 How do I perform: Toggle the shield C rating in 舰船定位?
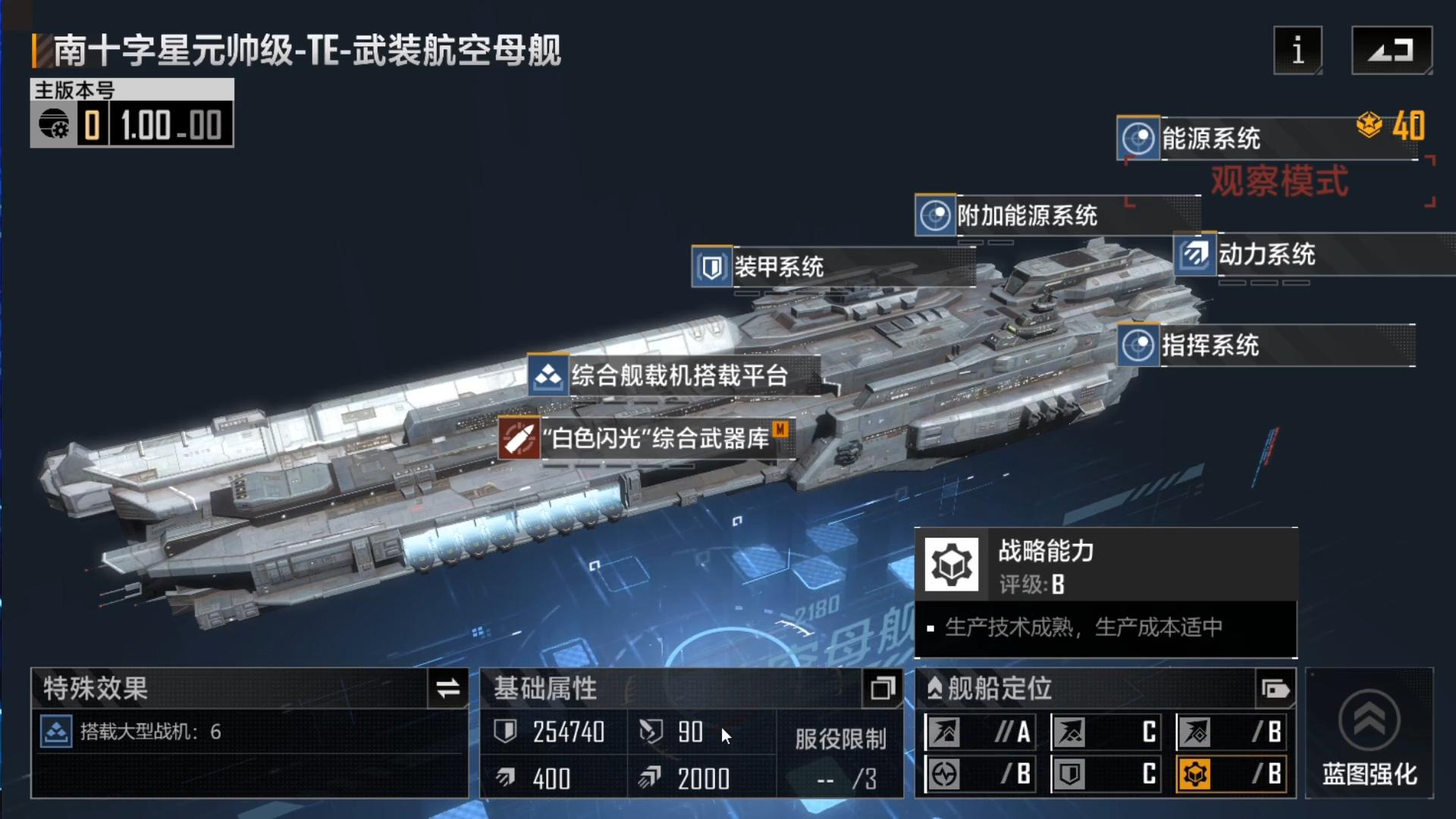pyautogui.click(x=1106, y=775)
